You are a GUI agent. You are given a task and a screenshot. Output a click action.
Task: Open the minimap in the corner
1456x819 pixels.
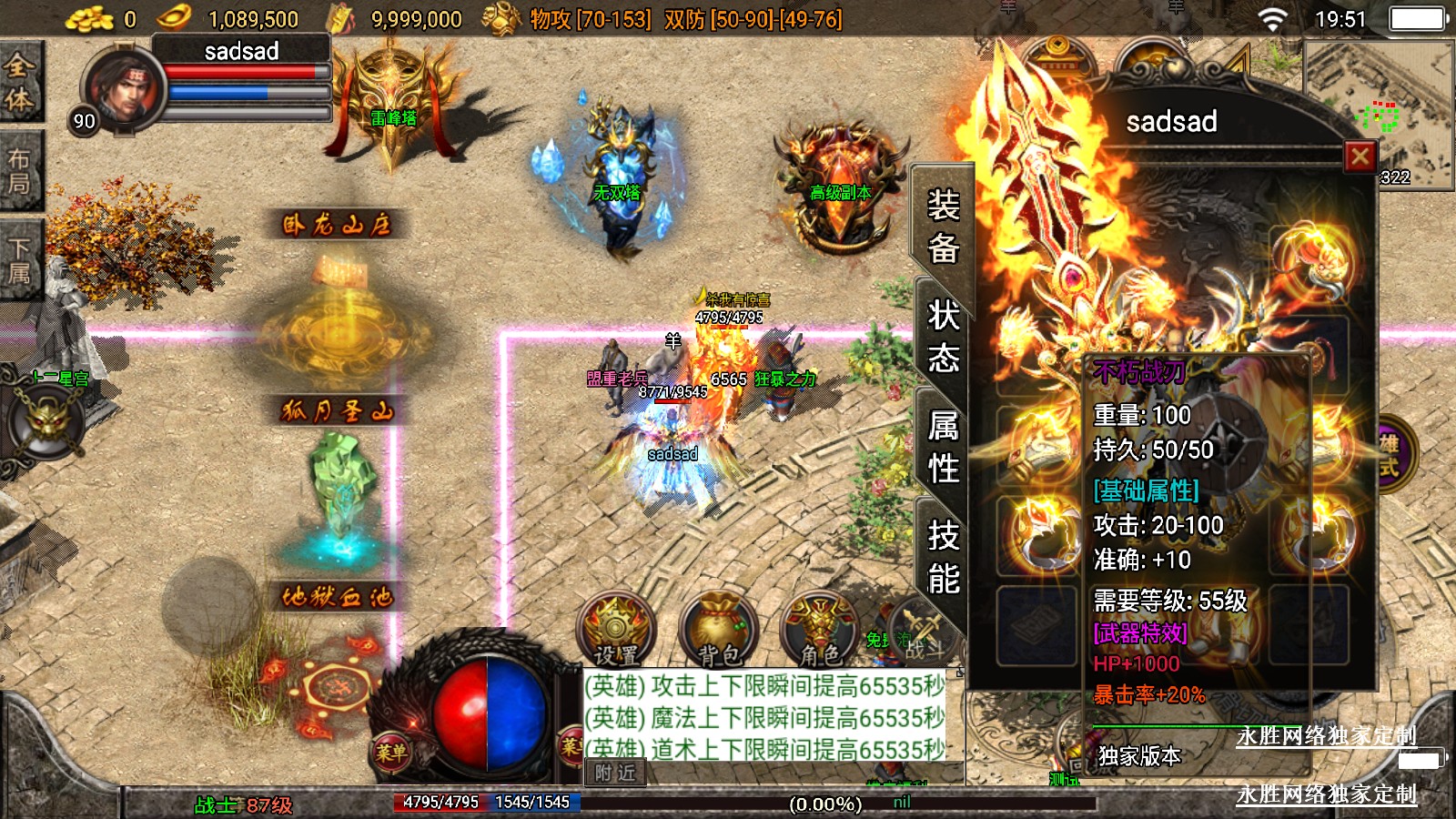1379,114
